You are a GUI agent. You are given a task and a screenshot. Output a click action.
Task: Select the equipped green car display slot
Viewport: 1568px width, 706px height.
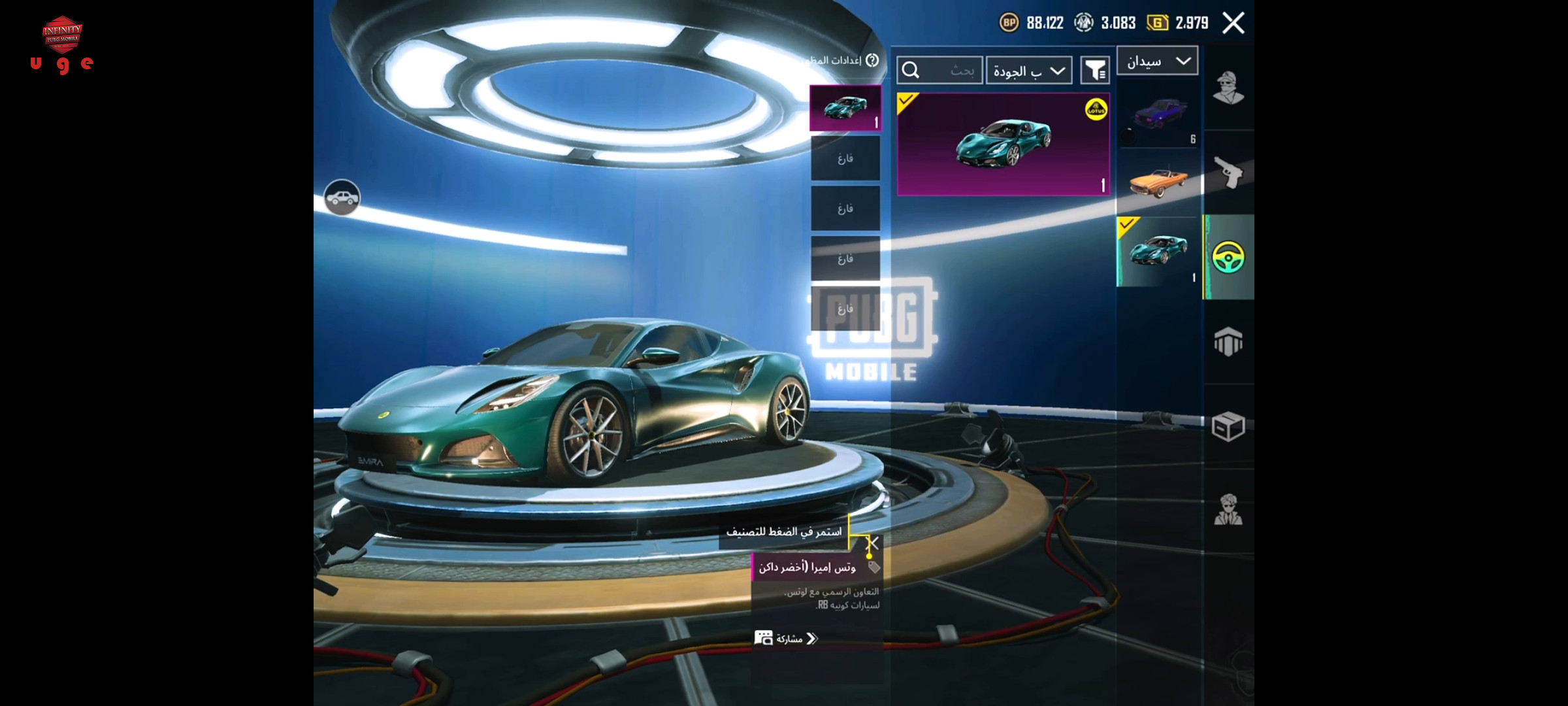[845, 108]
